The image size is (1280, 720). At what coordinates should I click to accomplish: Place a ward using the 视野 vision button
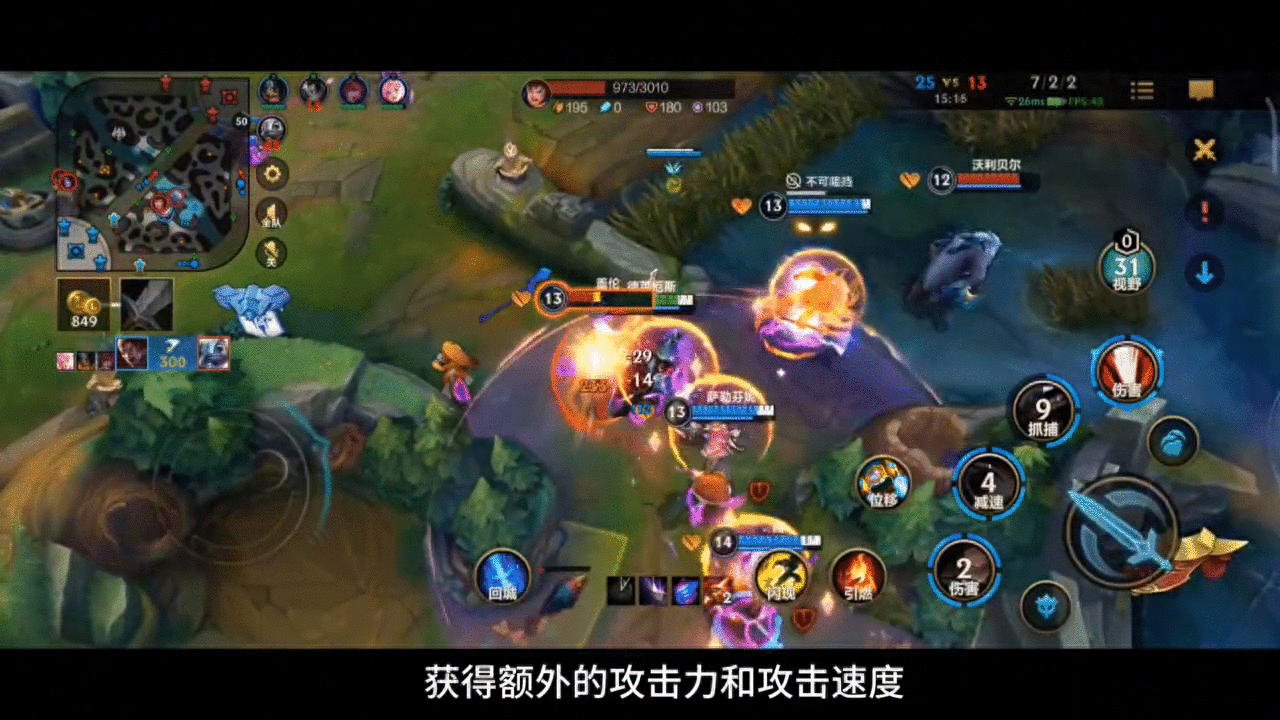[1130, 270]
